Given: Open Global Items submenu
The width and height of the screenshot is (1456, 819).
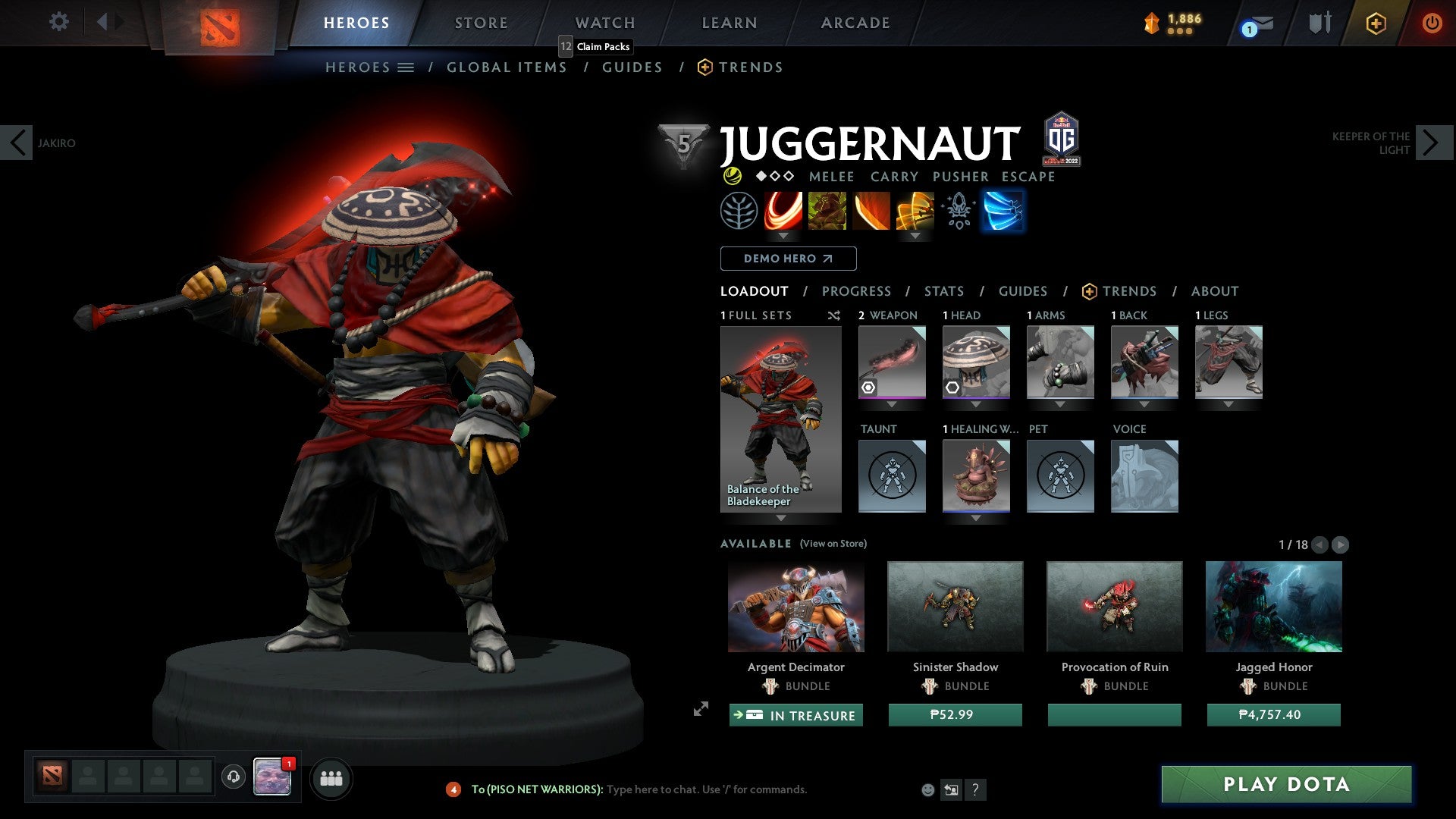Looking at the screenshot, I should (x=507, y=67).
